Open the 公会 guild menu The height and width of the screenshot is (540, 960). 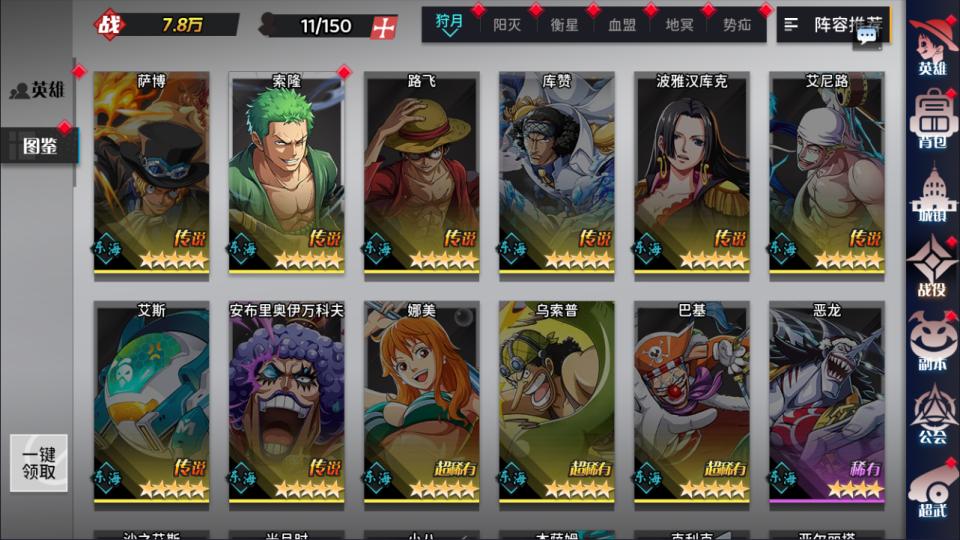(932, 415)
